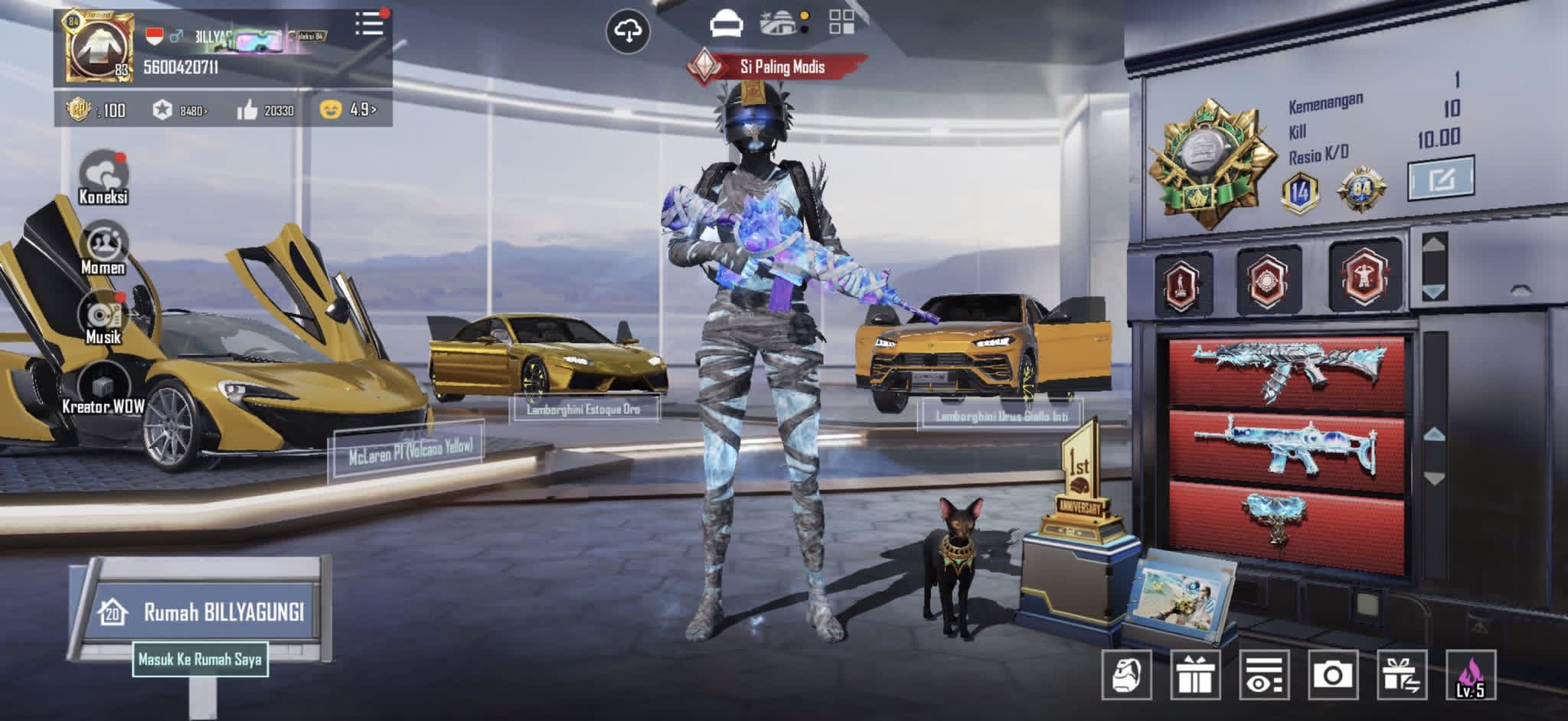The image size is (1568, 721).
Task: Click the player avatar portrait
Action: (97, 47)
